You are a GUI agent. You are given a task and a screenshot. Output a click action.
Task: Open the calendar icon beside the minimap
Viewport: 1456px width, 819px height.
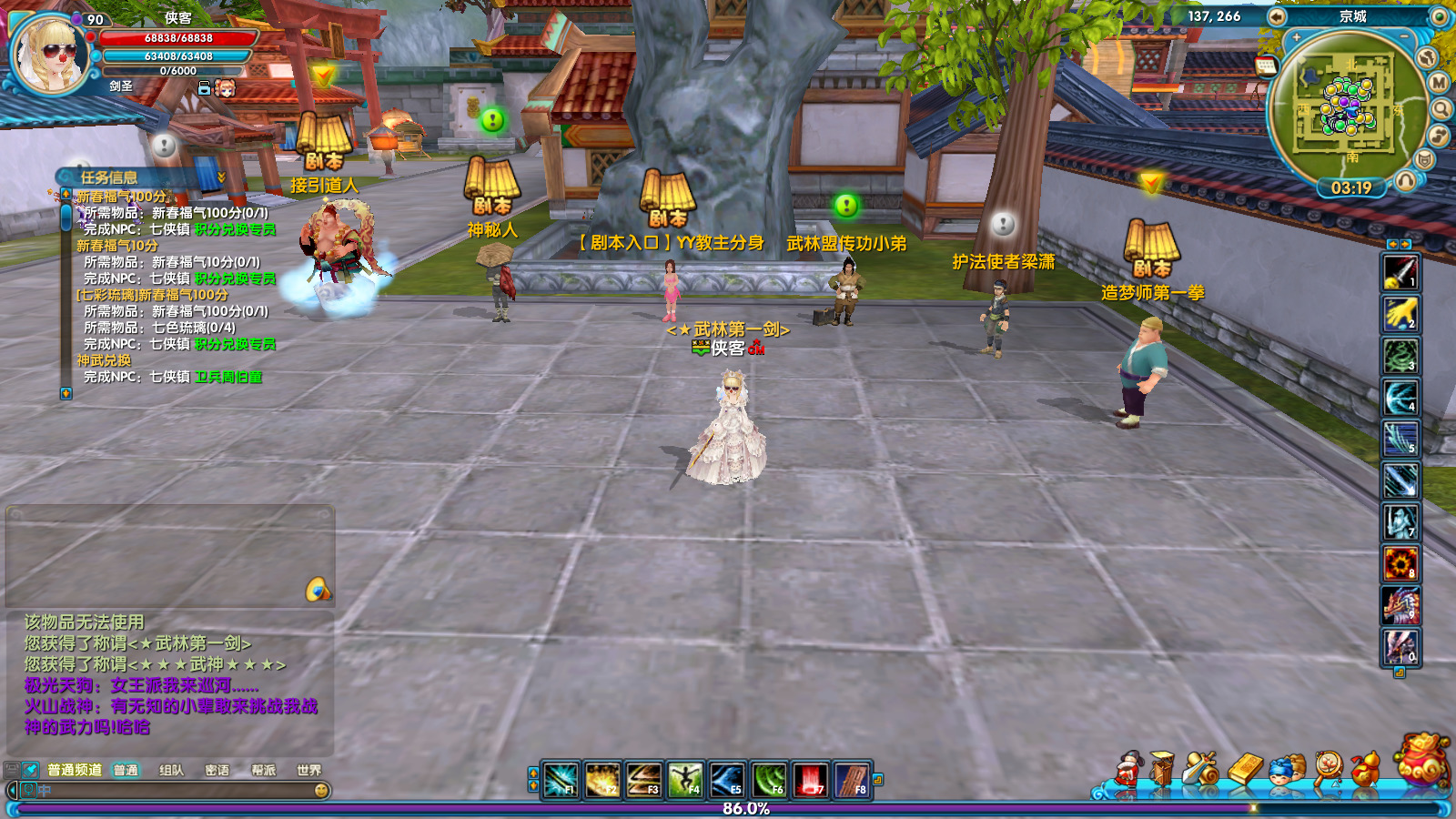point(1265,65)
